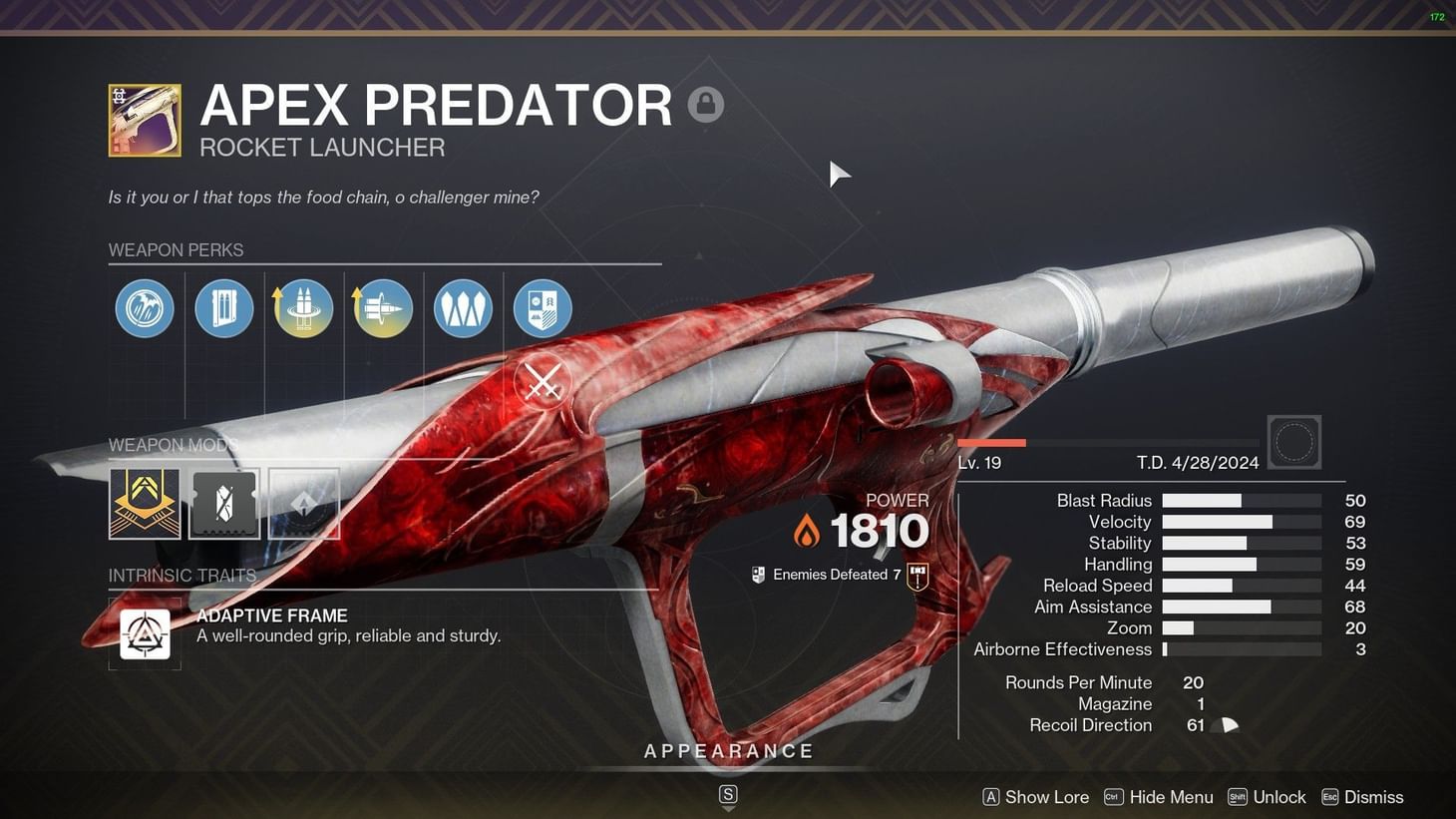The image size is (1456, 819).
Task: Click Show Lore
Action: tap(1046, 796)
